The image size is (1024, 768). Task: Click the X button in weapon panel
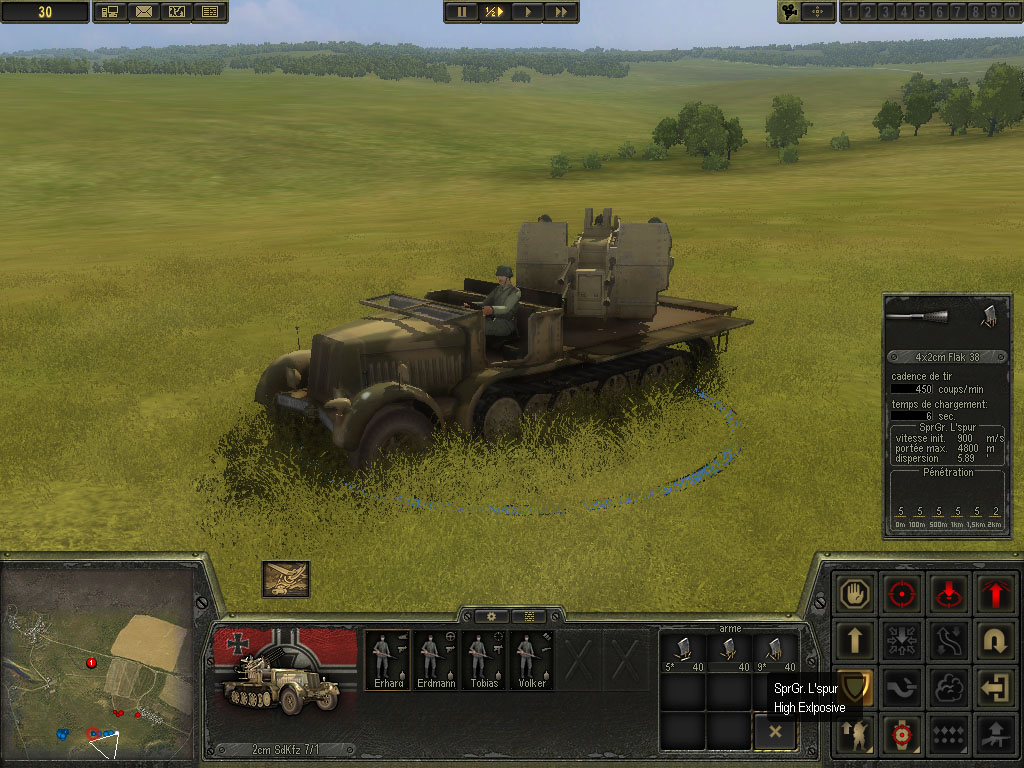point(775,732)
